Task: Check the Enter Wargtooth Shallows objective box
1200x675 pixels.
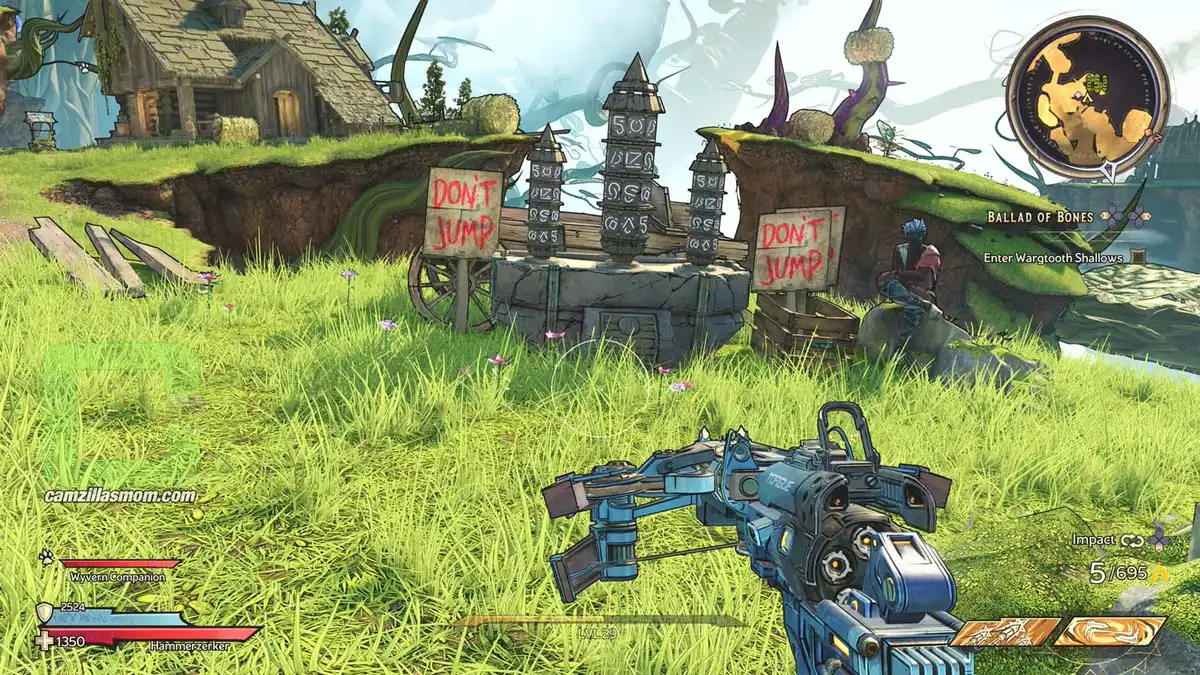Action: (x=1139, y=257)
